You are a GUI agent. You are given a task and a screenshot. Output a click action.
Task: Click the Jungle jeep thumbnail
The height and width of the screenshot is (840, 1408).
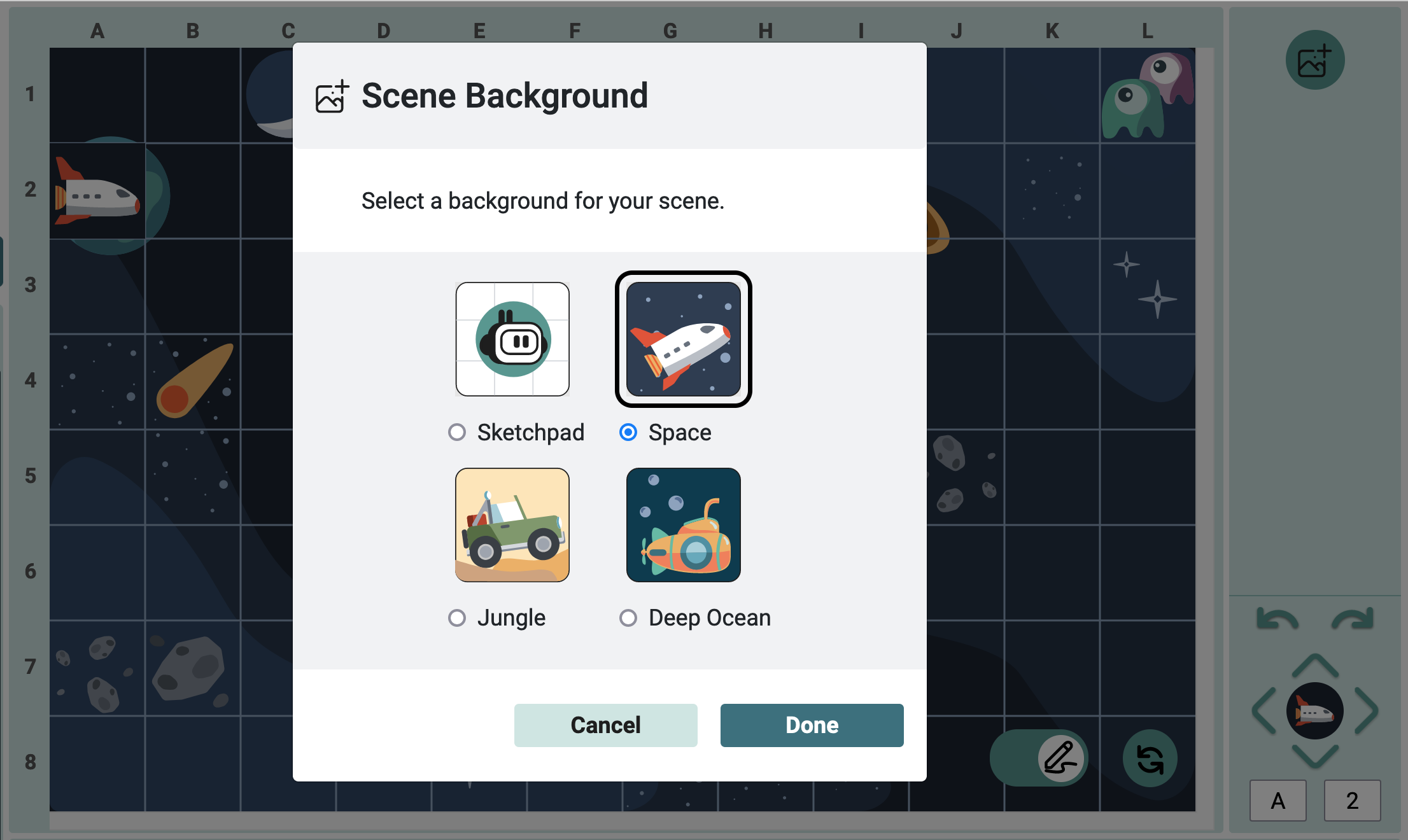[512, 525]
